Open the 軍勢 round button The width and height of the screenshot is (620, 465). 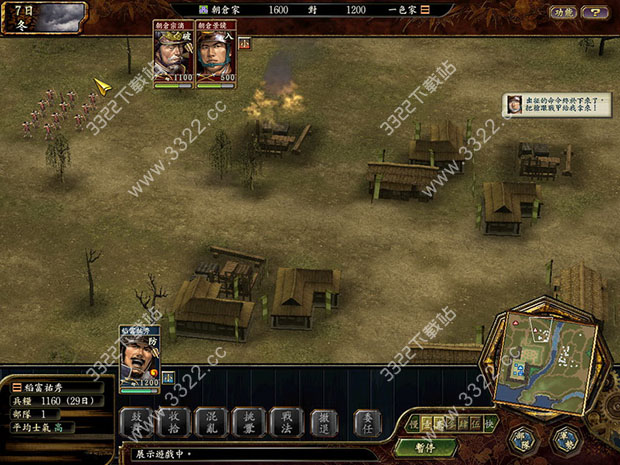566,439
